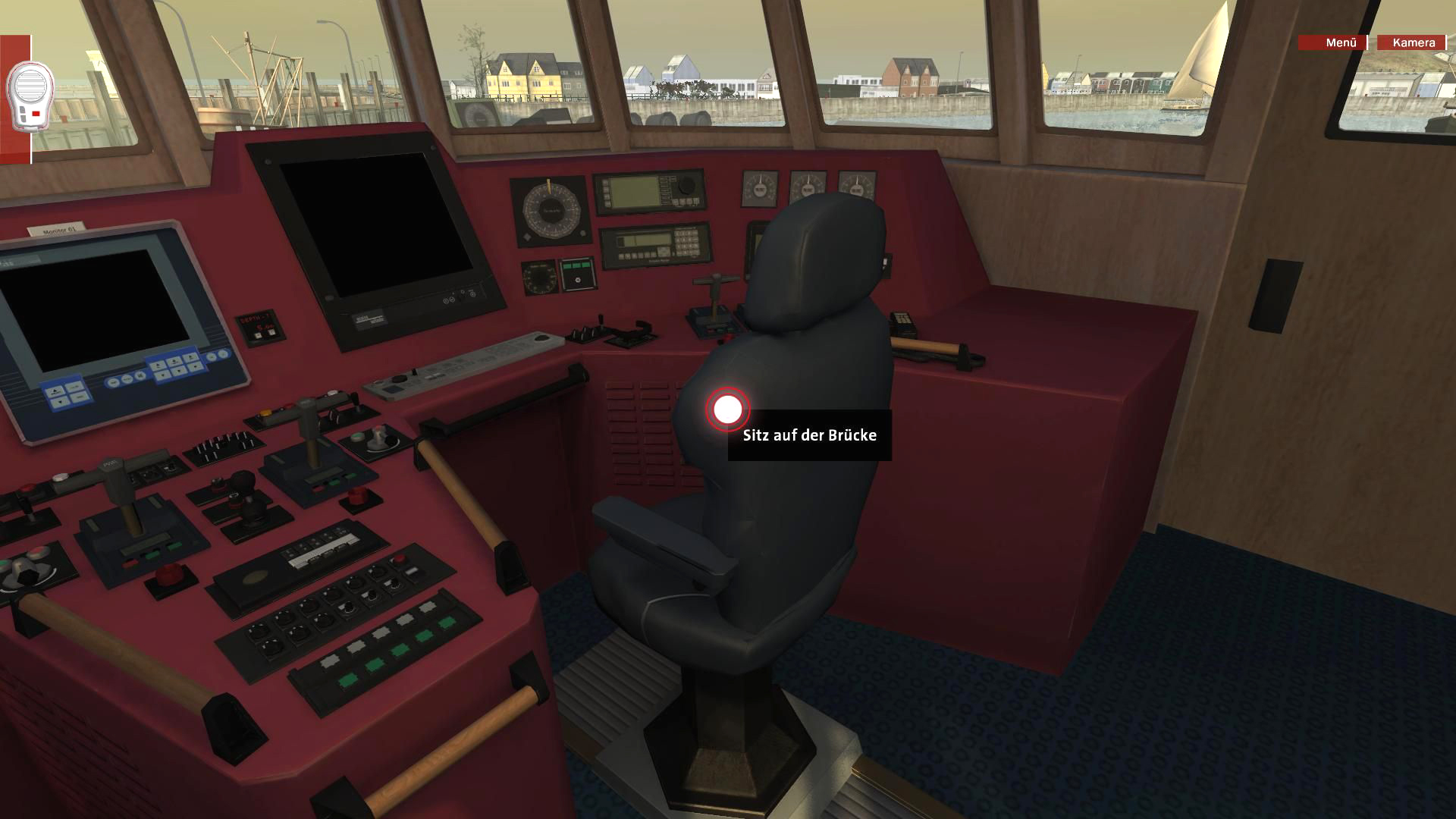This screenshot has height=819, width=1456.
Task: Select the 'Sitz auf der Brücke' hotspot circle
Action: (x=728, y=409)
